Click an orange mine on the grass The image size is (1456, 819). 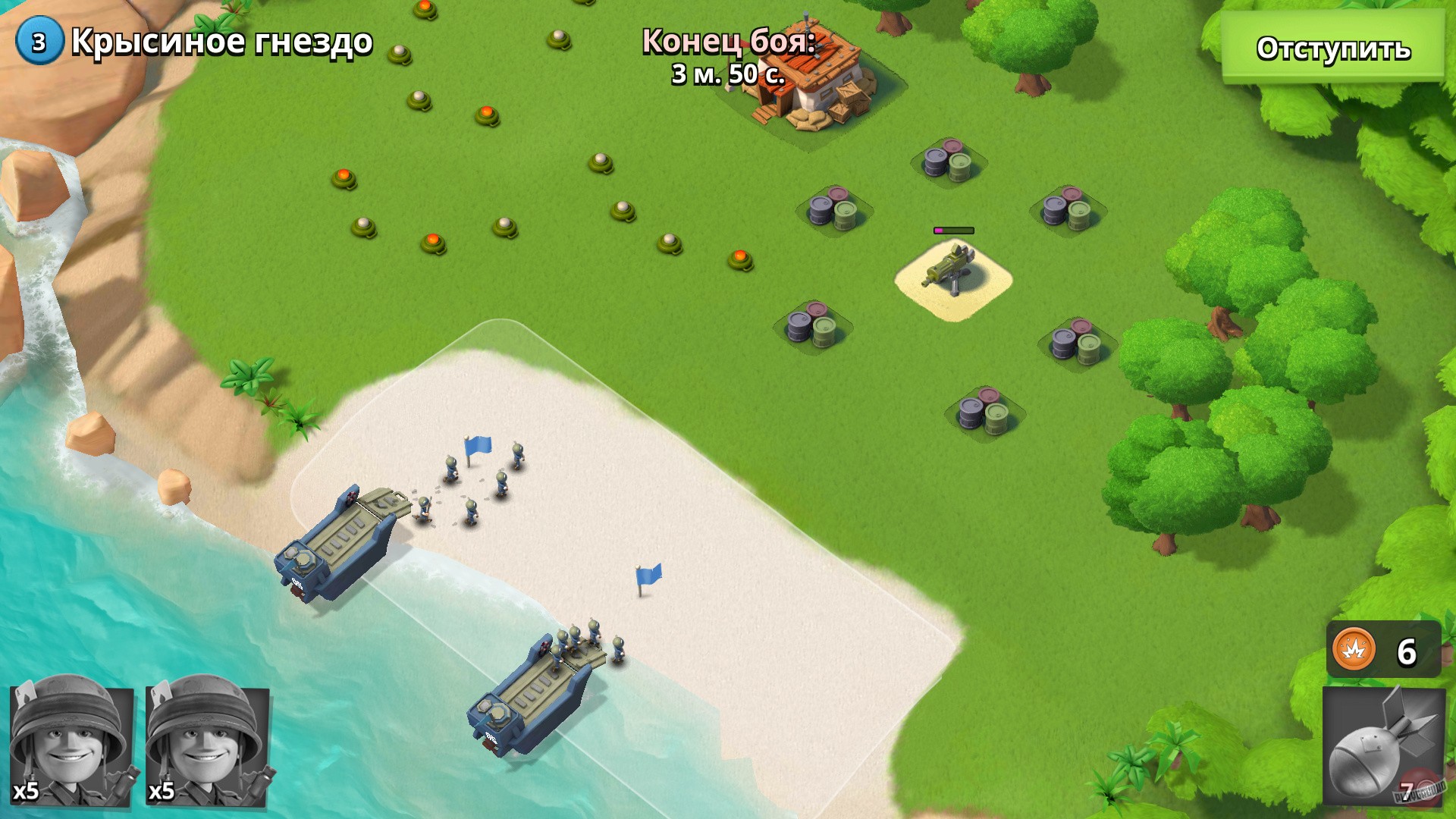point(485,112)
